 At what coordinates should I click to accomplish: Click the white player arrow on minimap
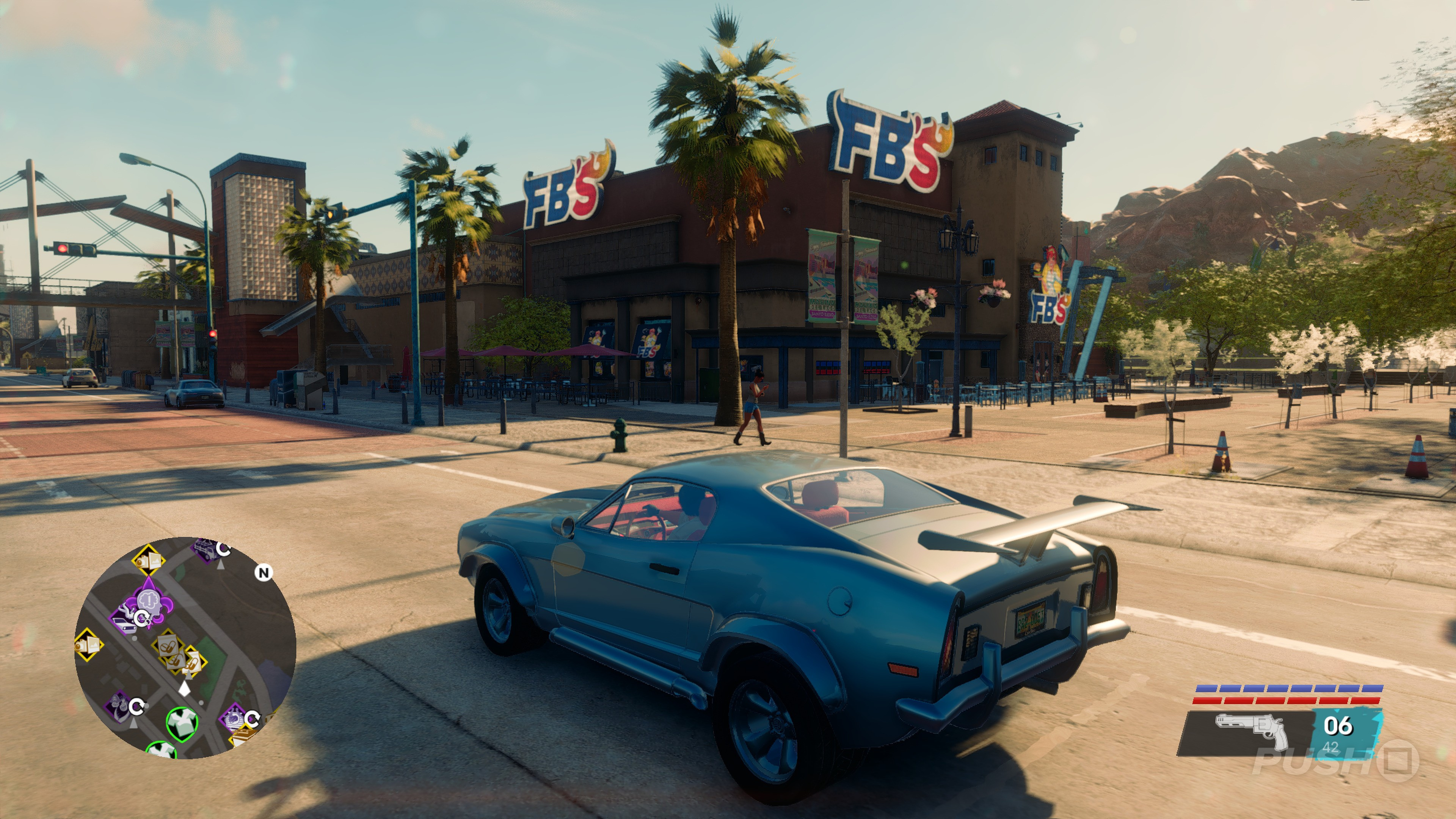coord(184,689)
